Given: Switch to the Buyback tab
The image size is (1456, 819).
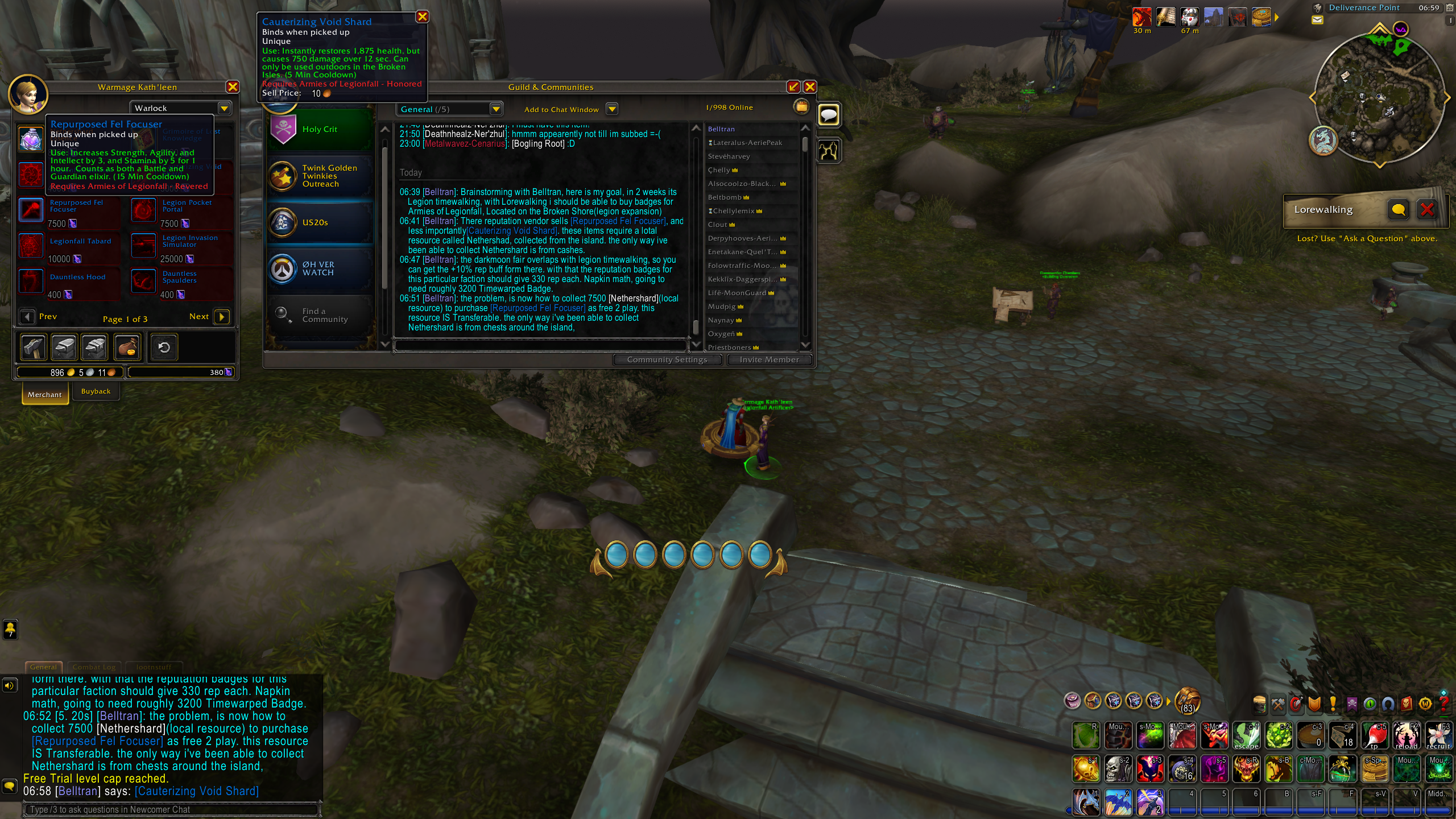Looking at the screenshot, I should (96, 391).
